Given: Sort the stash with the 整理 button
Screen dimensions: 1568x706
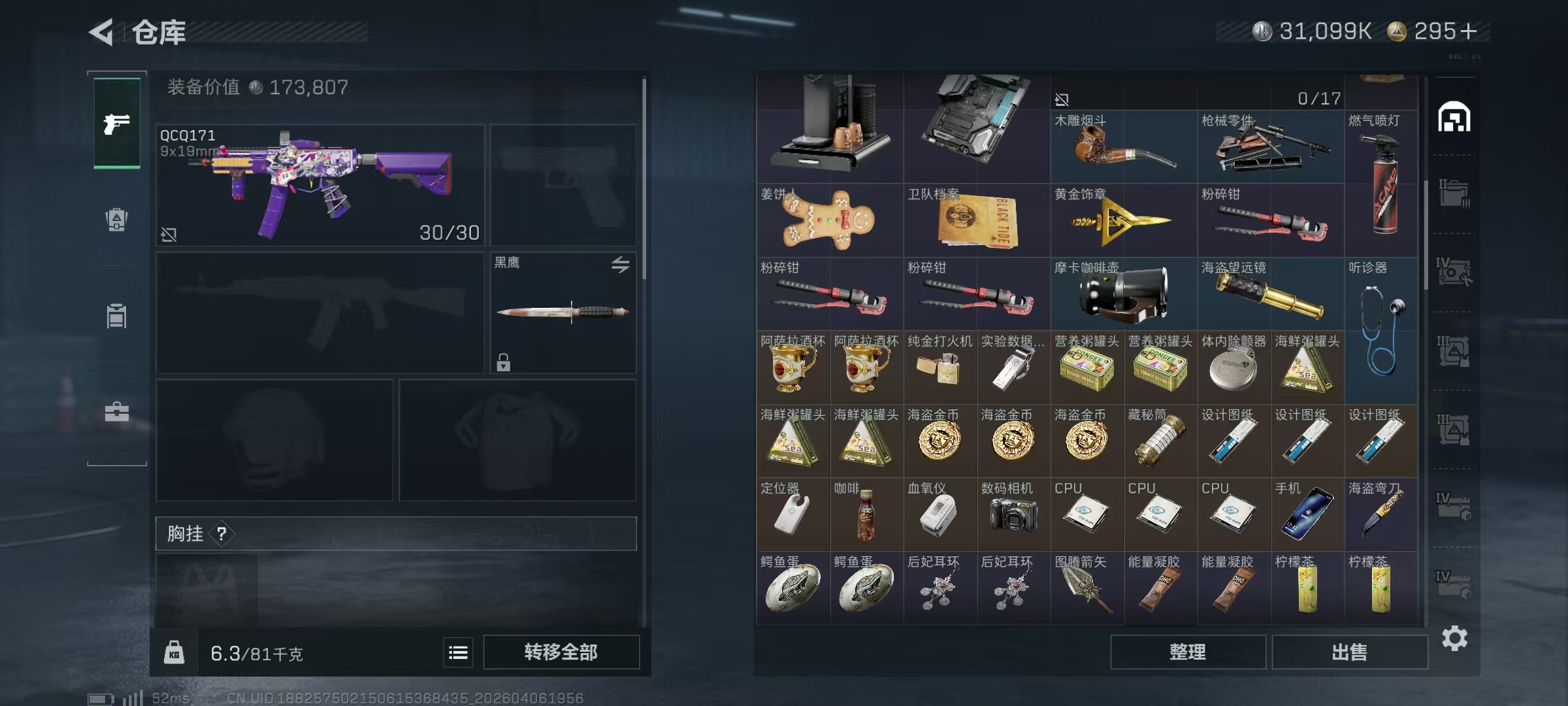Looking at the screenshot, I should coord(1187,652).
